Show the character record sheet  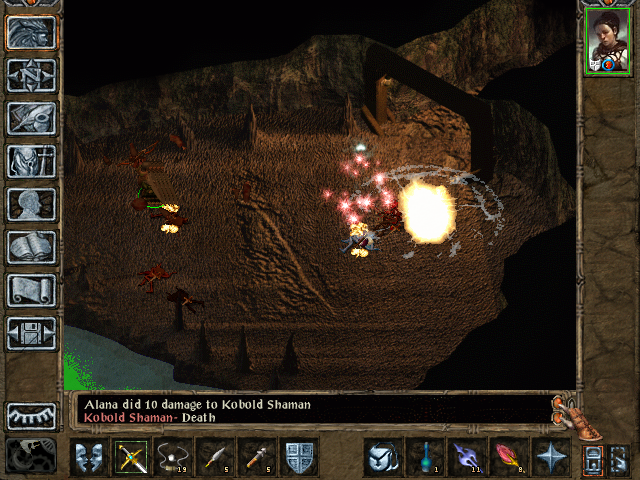[31, 204]
